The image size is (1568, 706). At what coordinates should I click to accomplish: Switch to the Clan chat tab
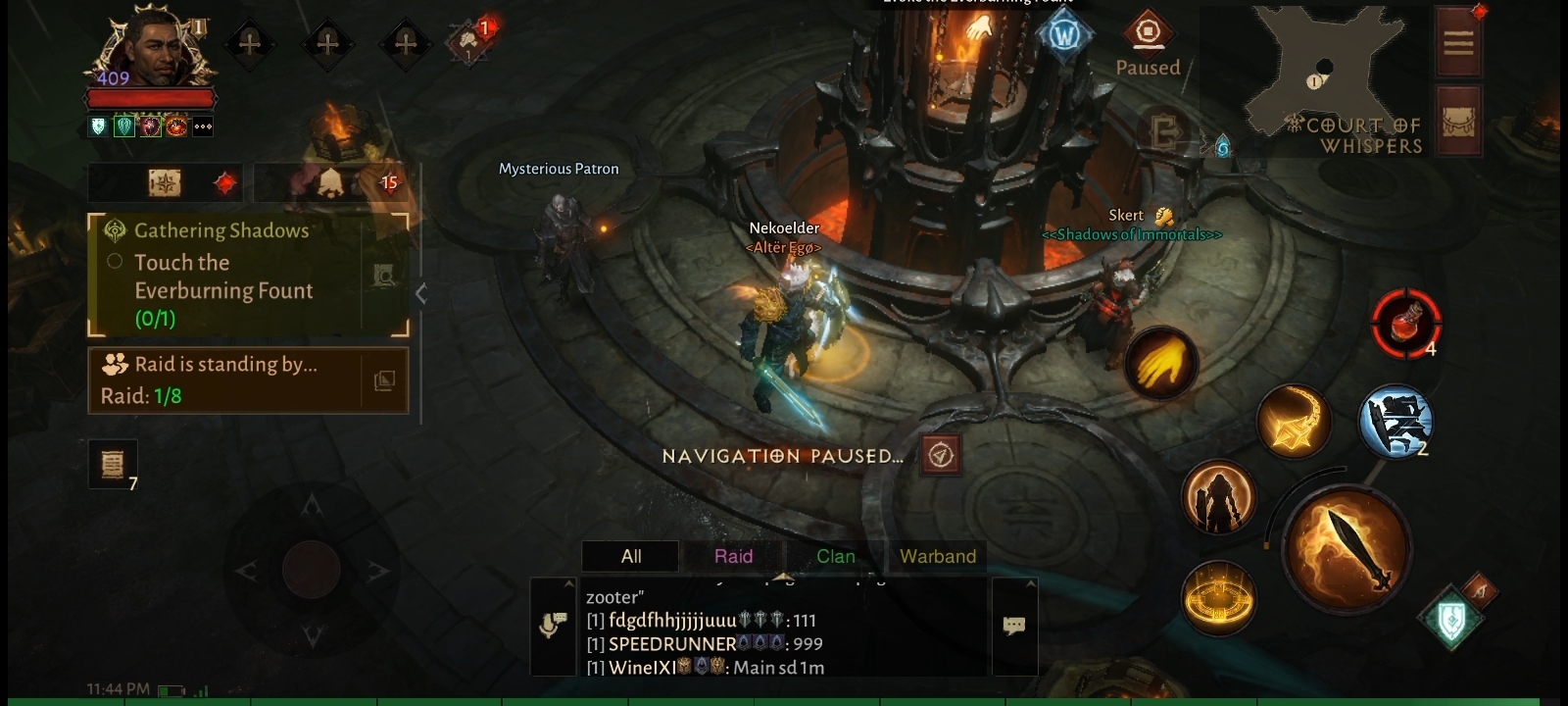[835, 556]
